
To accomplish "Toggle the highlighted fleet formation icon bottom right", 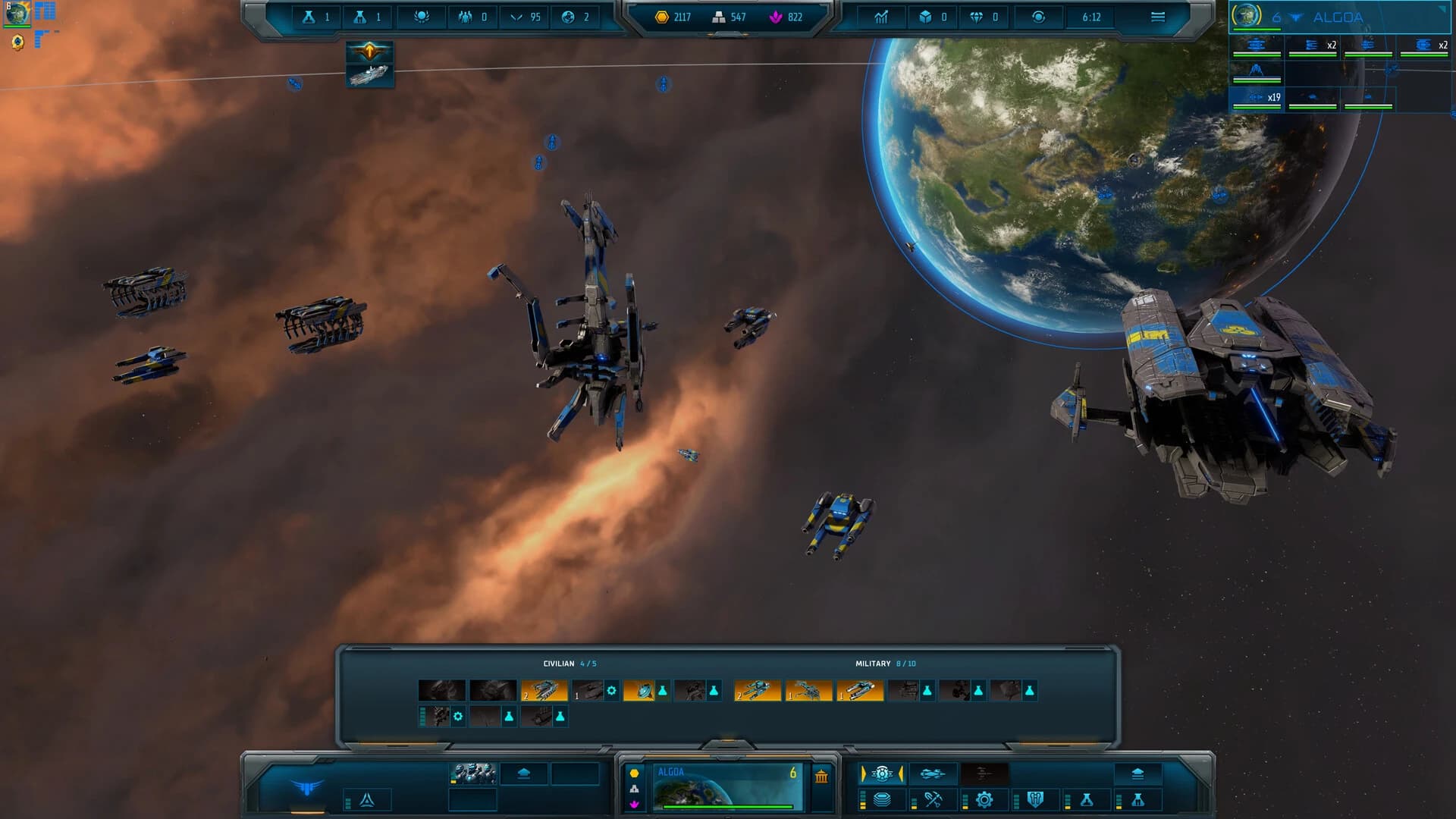I will point(881,773).
